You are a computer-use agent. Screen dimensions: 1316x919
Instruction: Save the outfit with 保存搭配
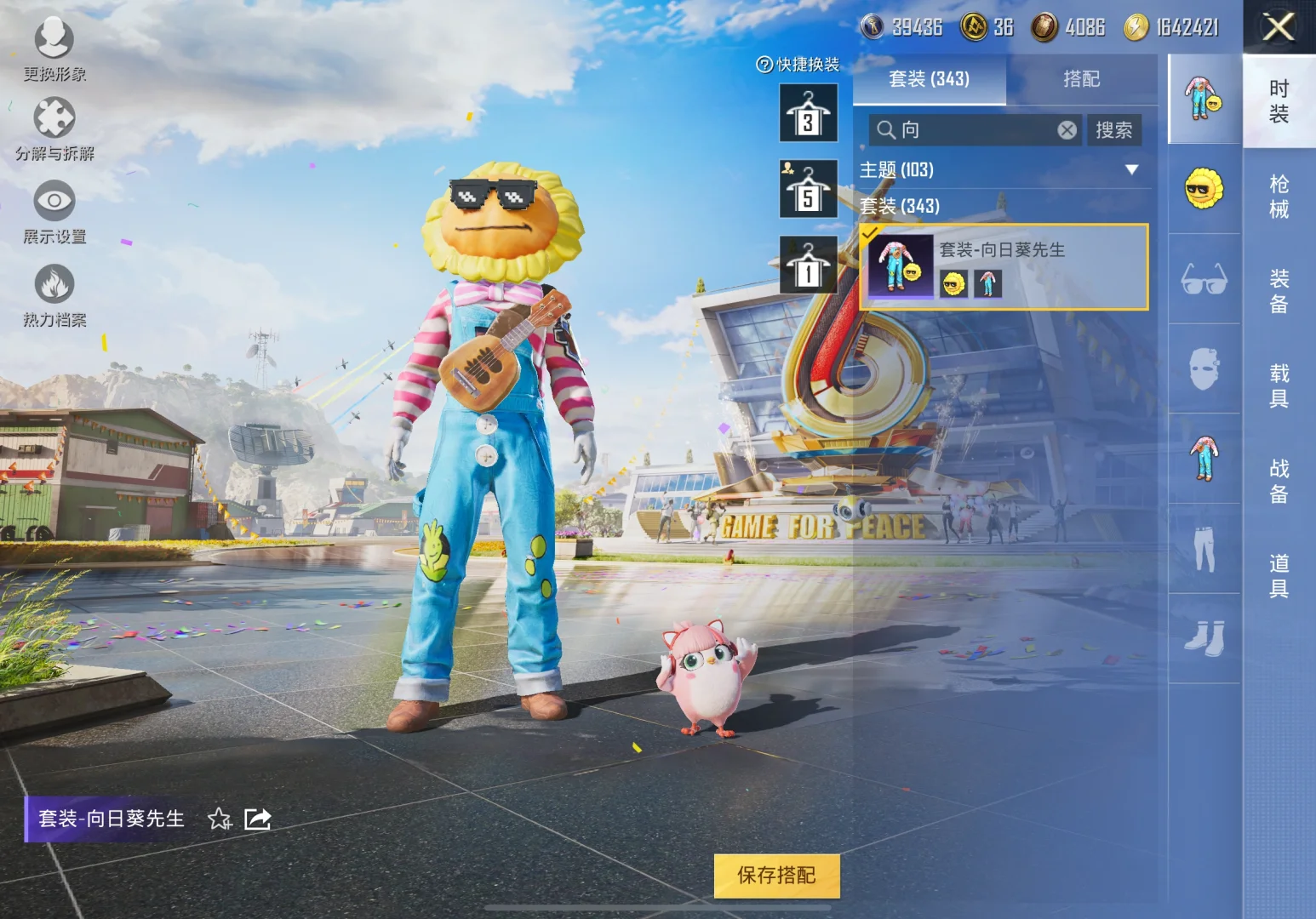pos(776,876)
